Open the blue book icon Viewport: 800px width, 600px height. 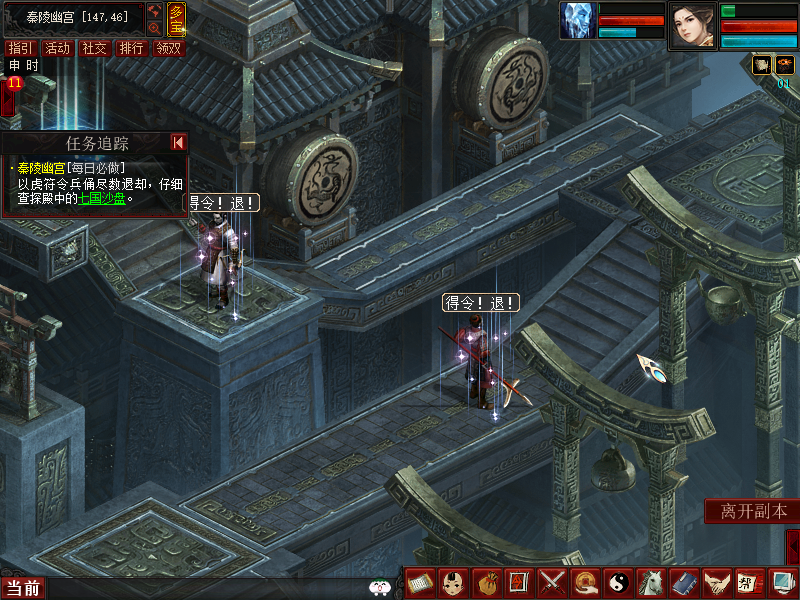pos(683,582)
